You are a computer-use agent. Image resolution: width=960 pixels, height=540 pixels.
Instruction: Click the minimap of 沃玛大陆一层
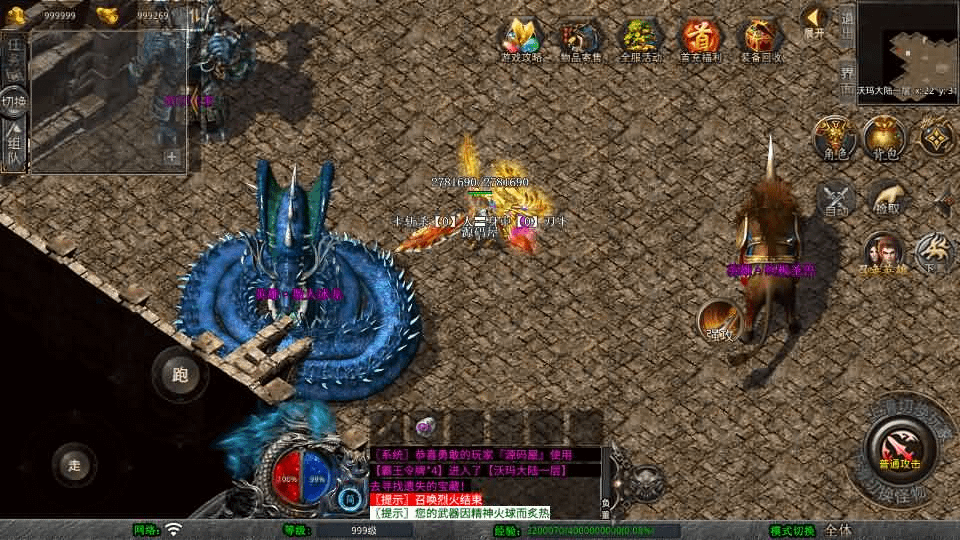tap(908, 44)
